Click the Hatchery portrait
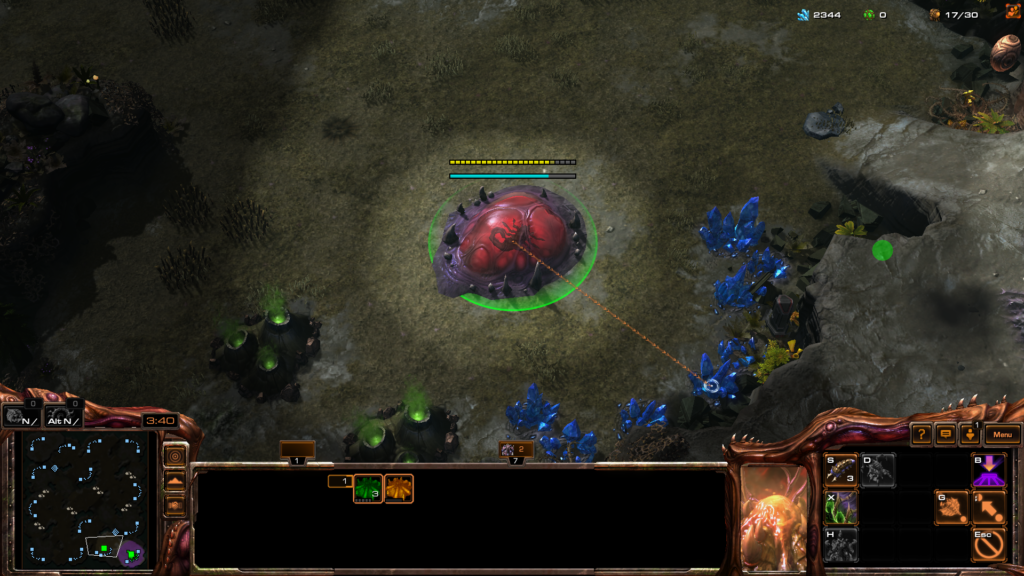Screen dimensions: 1024x576 click(774, 515)
